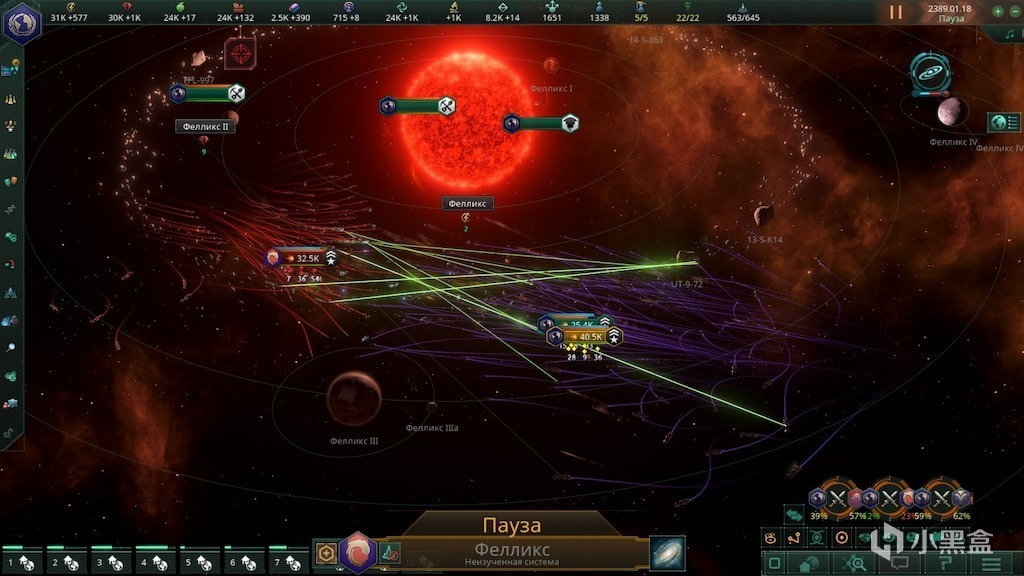1024x576 pixels.
Task: Open the empire emblem in the top-left corner
Action: tap(17, 22)
